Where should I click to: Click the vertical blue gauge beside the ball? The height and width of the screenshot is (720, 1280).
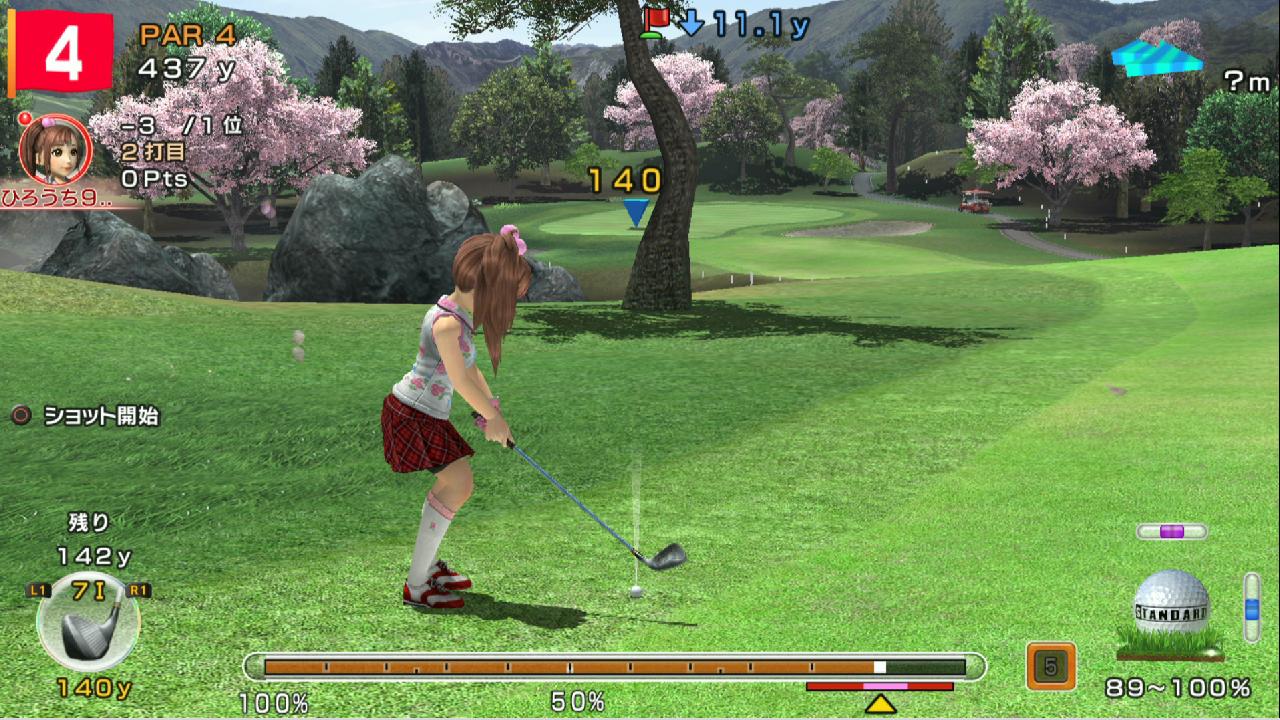(1251, 605)
